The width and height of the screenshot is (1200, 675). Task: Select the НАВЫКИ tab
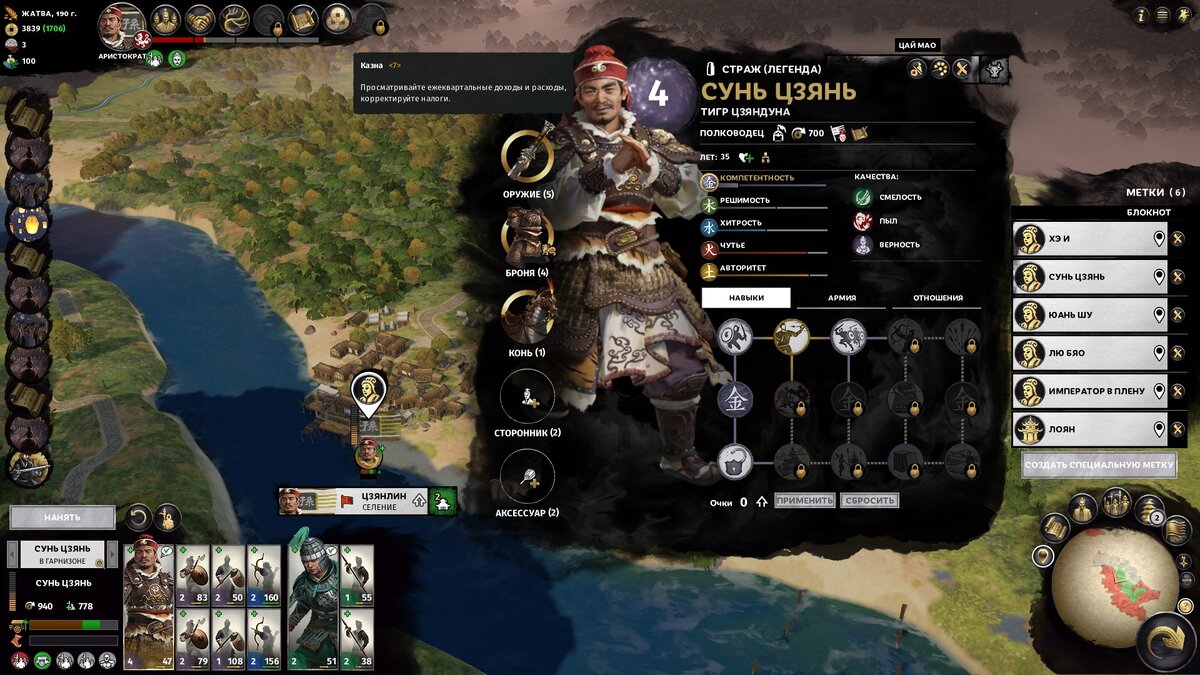click(746, 298)
